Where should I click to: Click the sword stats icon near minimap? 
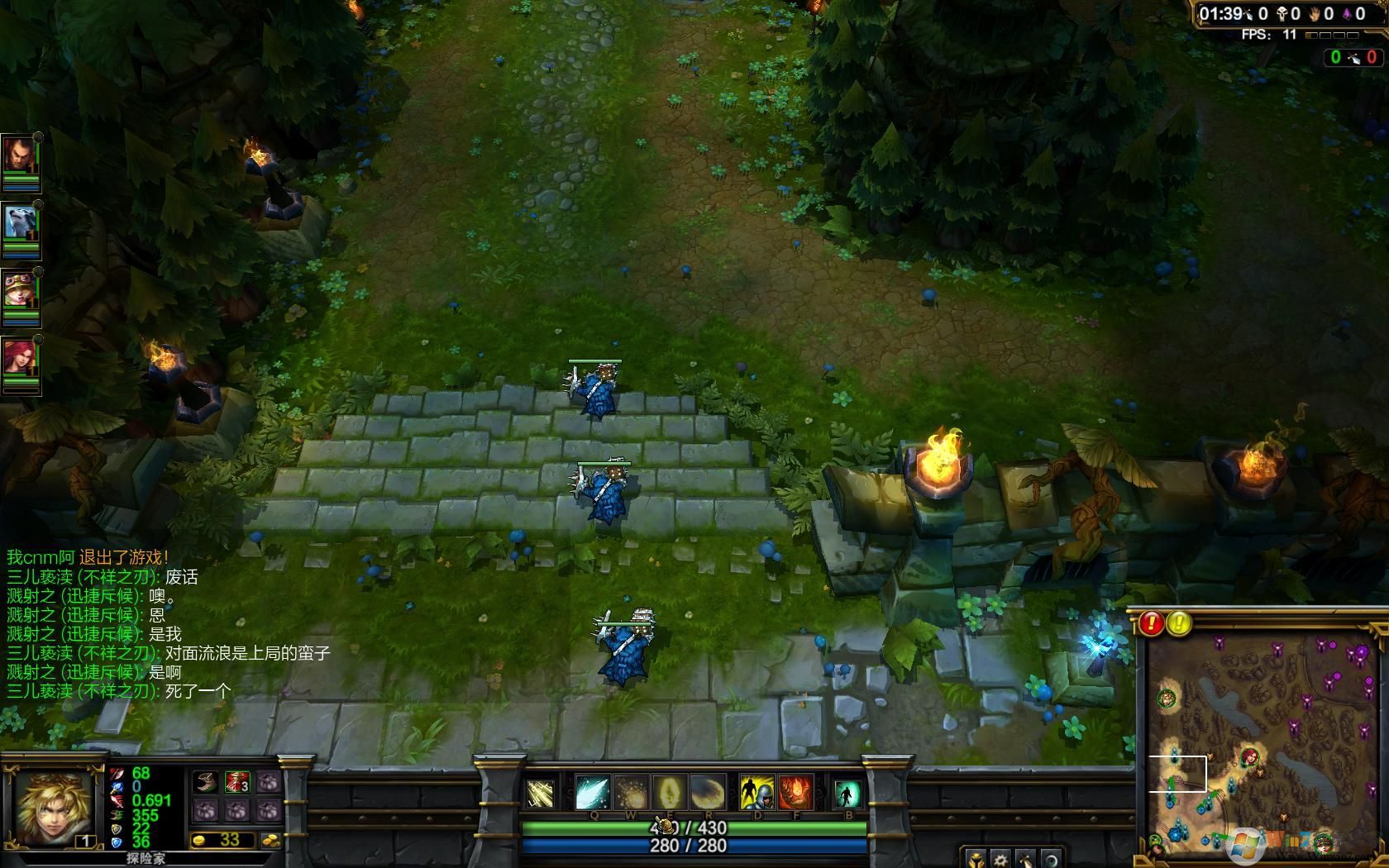pyautogui.click(x=1025, y=861)
